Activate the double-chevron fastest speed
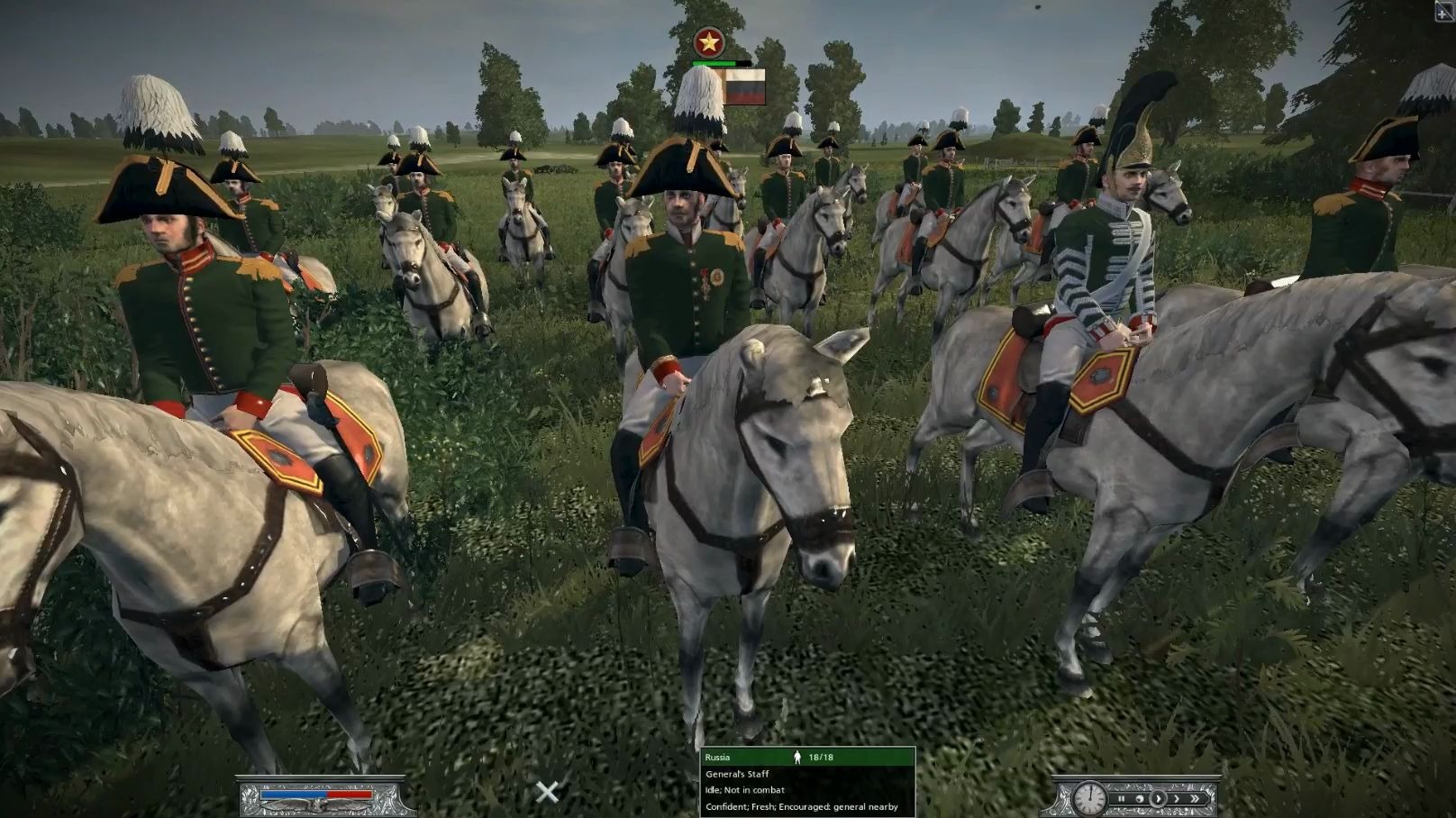The image size is (1456, 818). (x=1197, y=798)
